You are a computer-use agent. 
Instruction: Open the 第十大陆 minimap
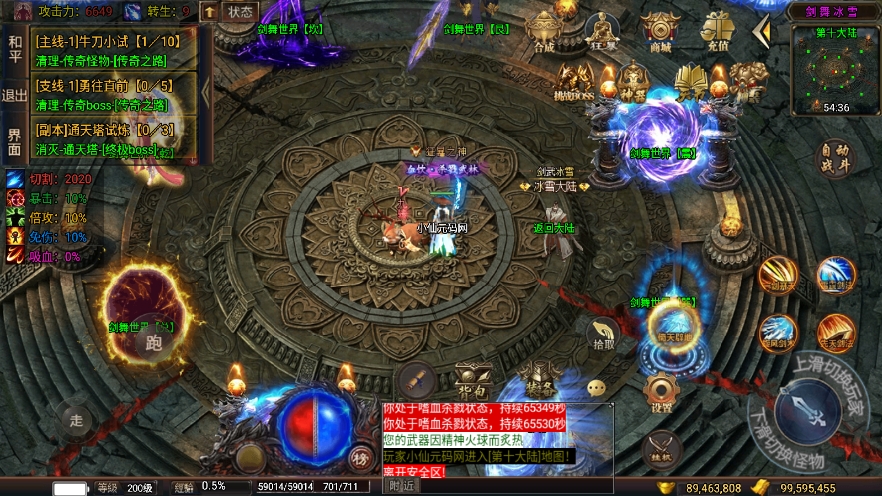tap(832, 68)
